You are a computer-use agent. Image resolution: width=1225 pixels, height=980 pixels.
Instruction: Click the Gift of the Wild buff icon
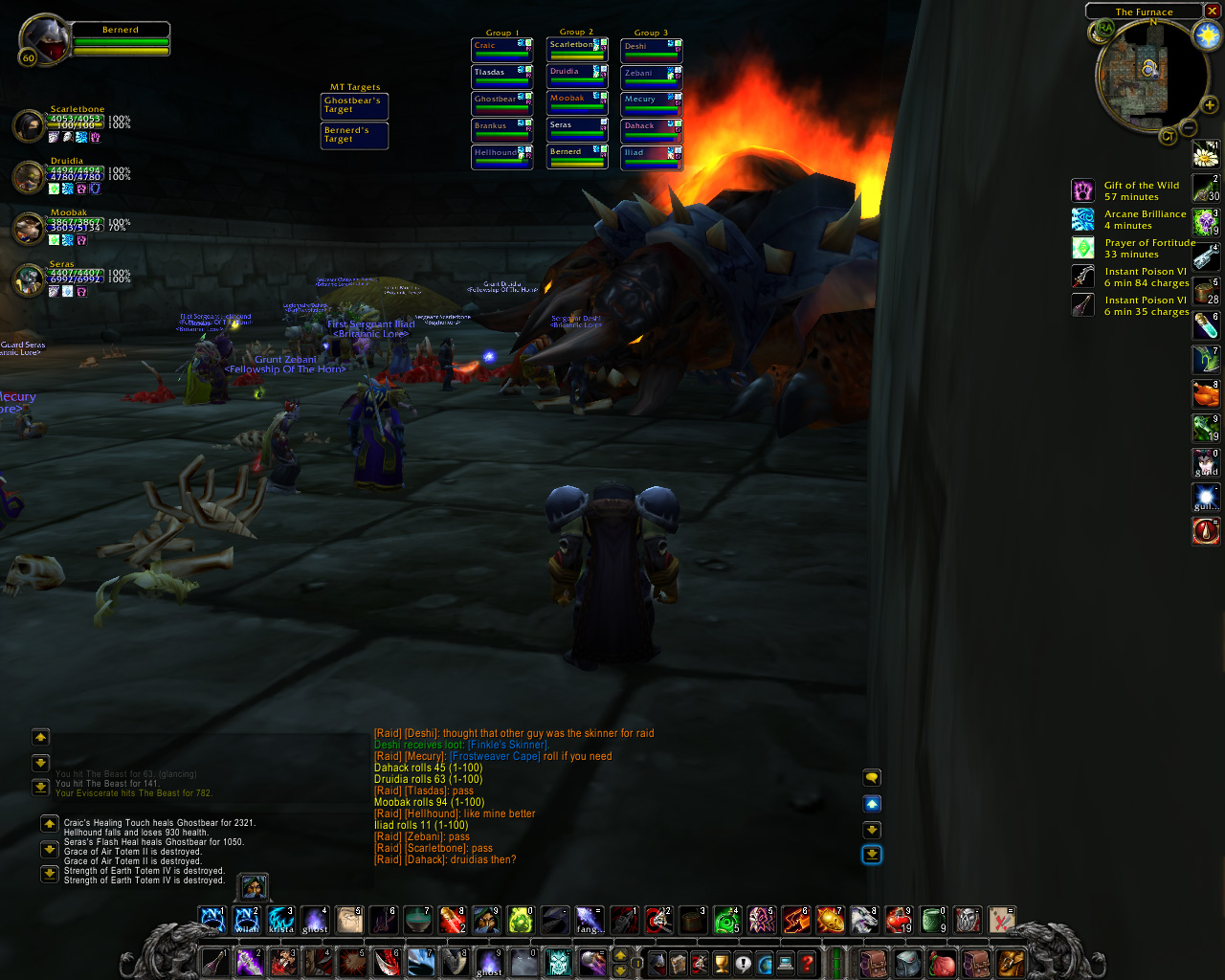1082,190
